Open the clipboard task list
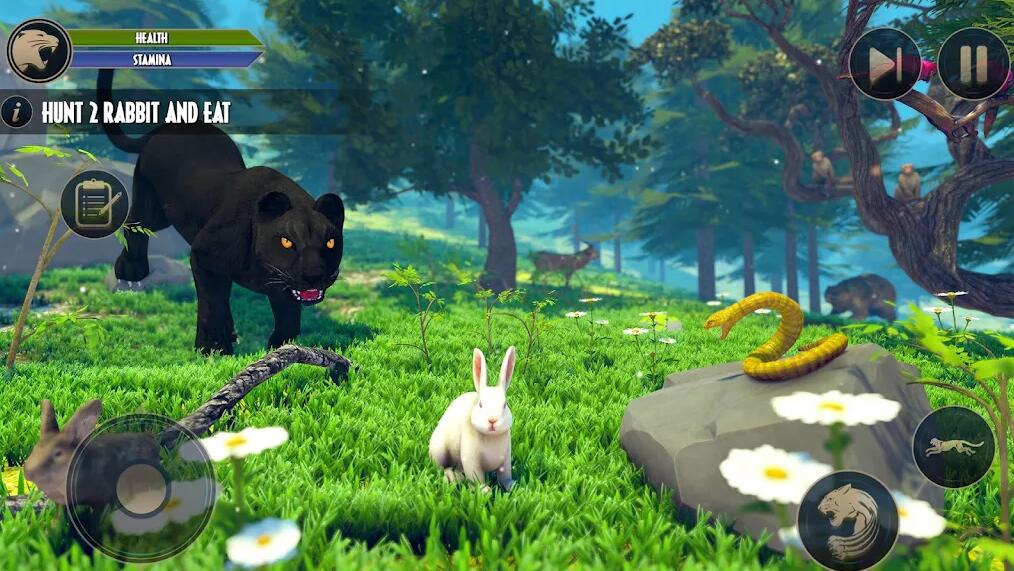Image resolution: width=1014 pixels, height=571 pixels. (95, 204)
